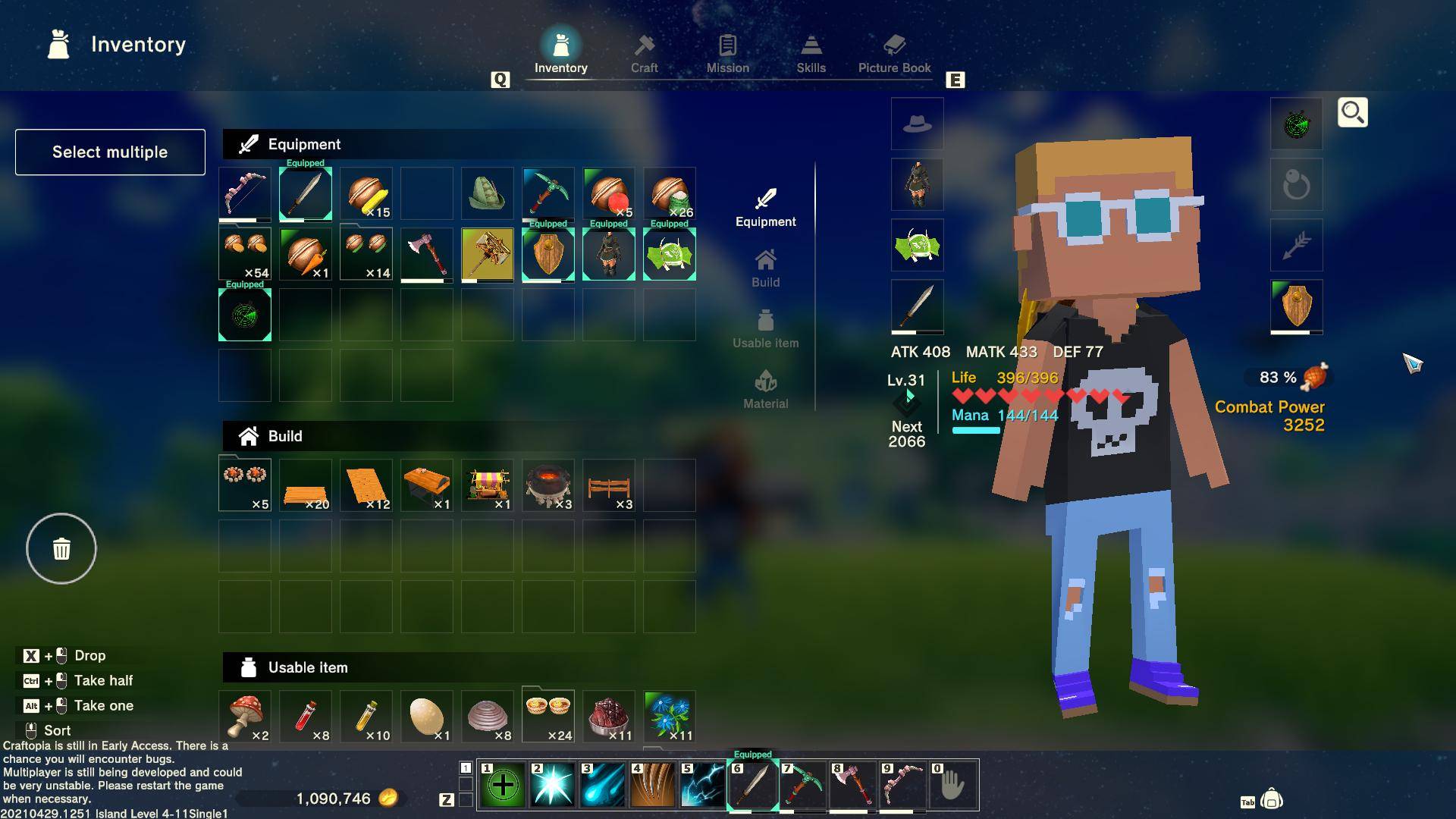Go to the Skills tab
Screen dimensions: 1456x819
(x=811, y=53)
